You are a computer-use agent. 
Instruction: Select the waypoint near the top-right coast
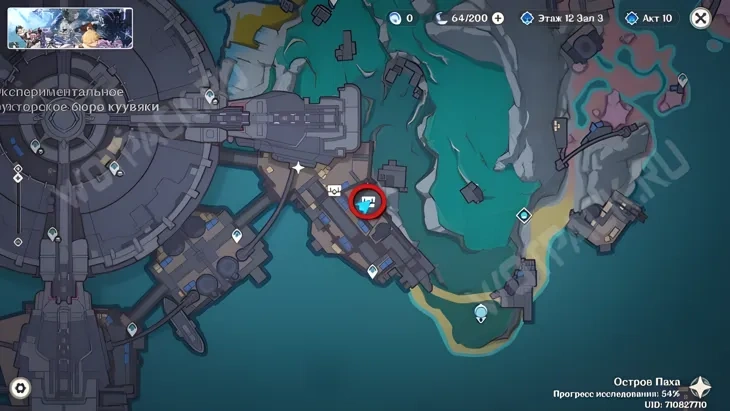tap(683, 78)
